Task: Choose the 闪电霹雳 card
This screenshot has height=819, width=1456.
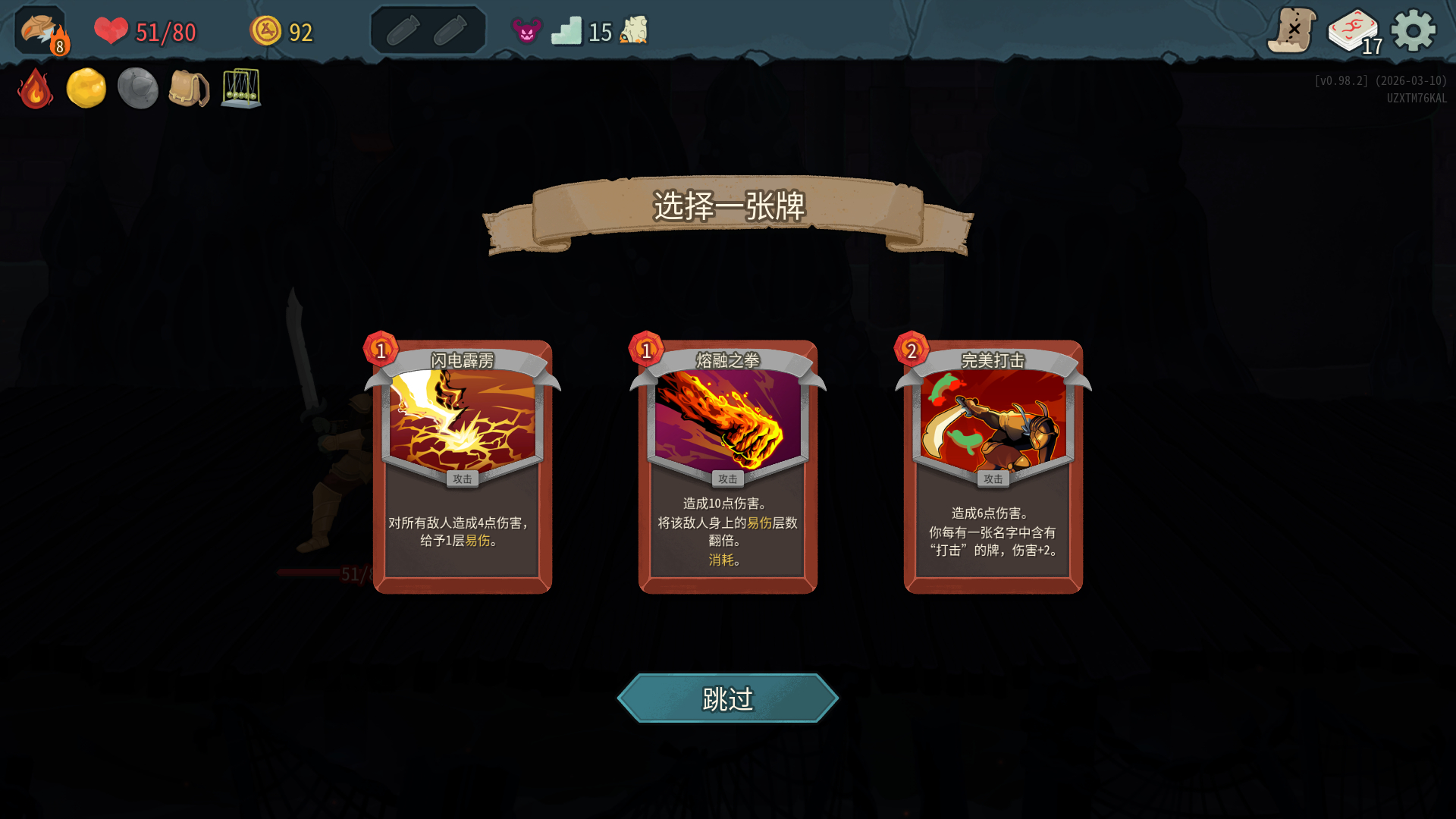Action: pyautogui.click(x=462, y=466)
